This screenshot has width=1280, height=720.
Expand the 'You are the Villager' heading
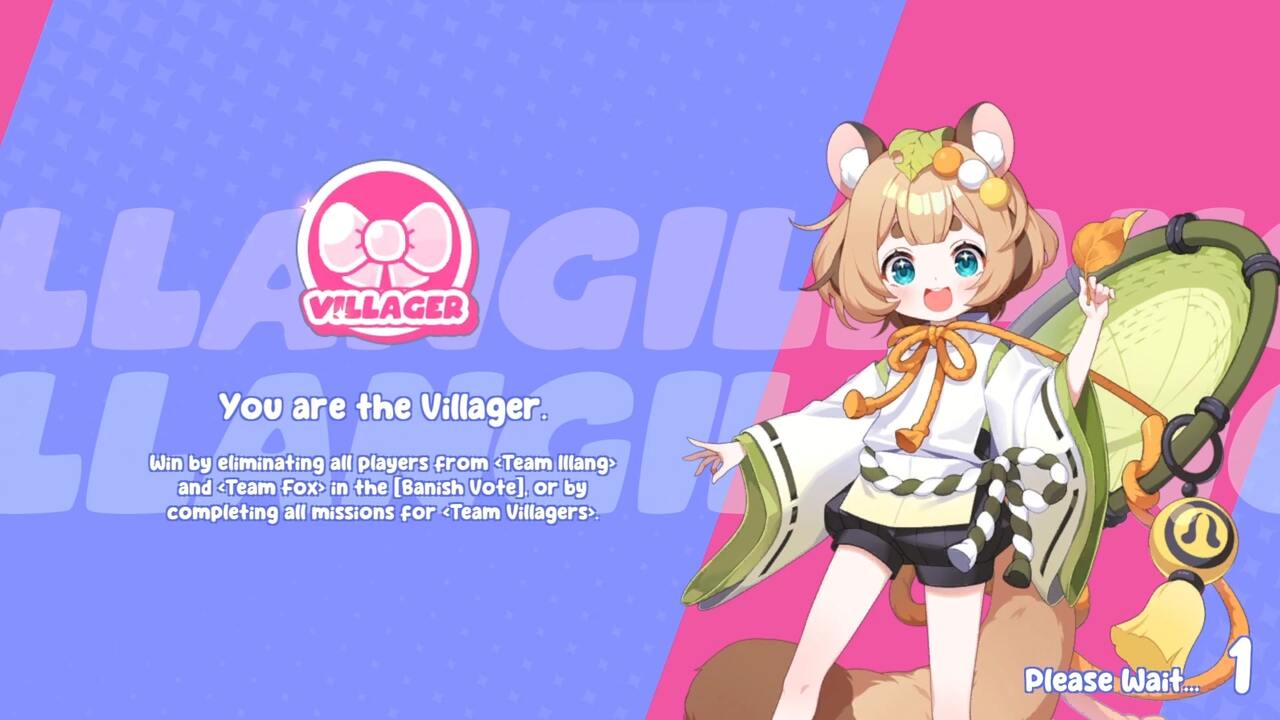pyautogui.click(x=385, y=405)
